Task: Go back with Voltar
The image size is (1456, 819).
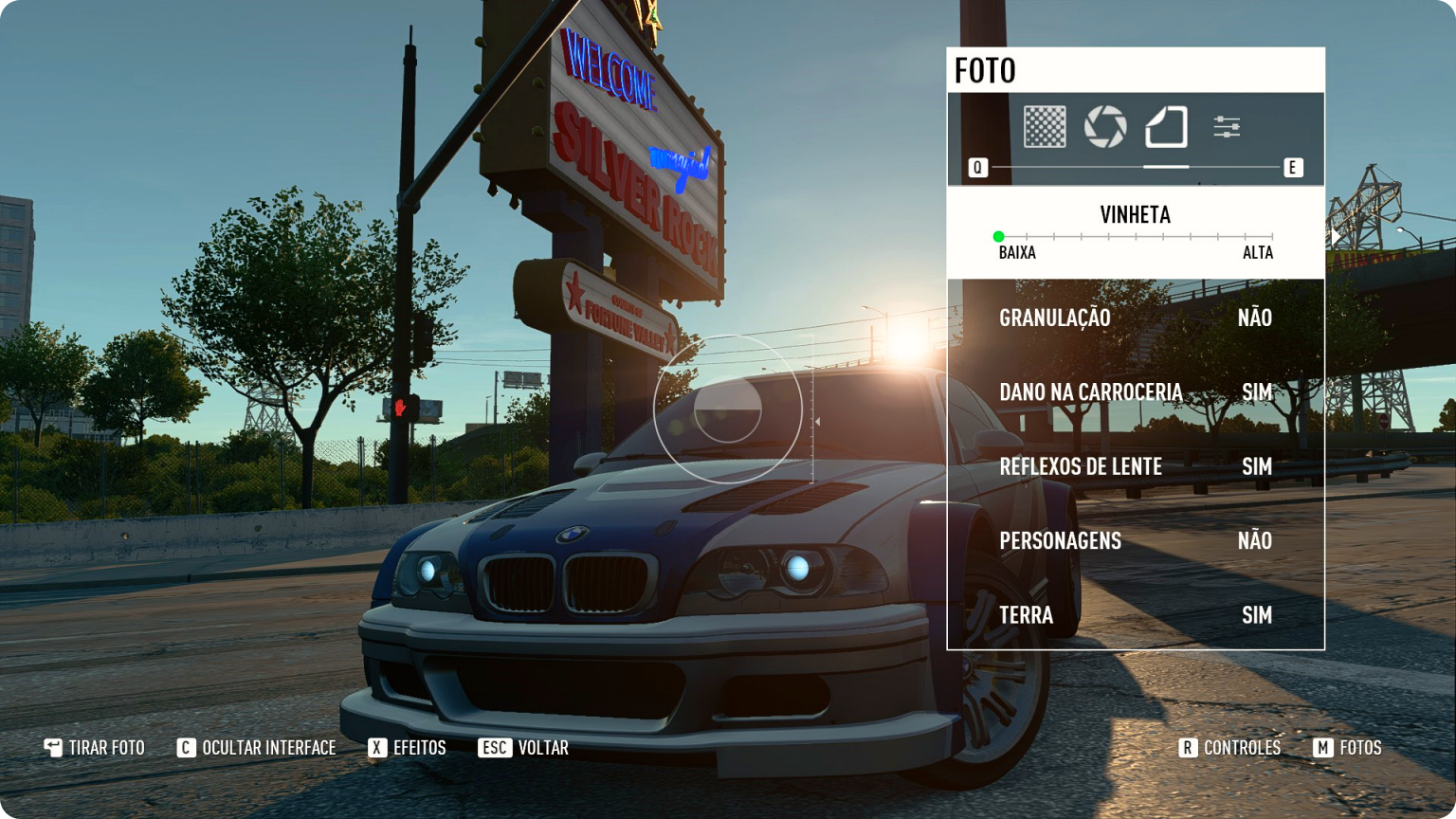Action: click(x=524, y=748)
